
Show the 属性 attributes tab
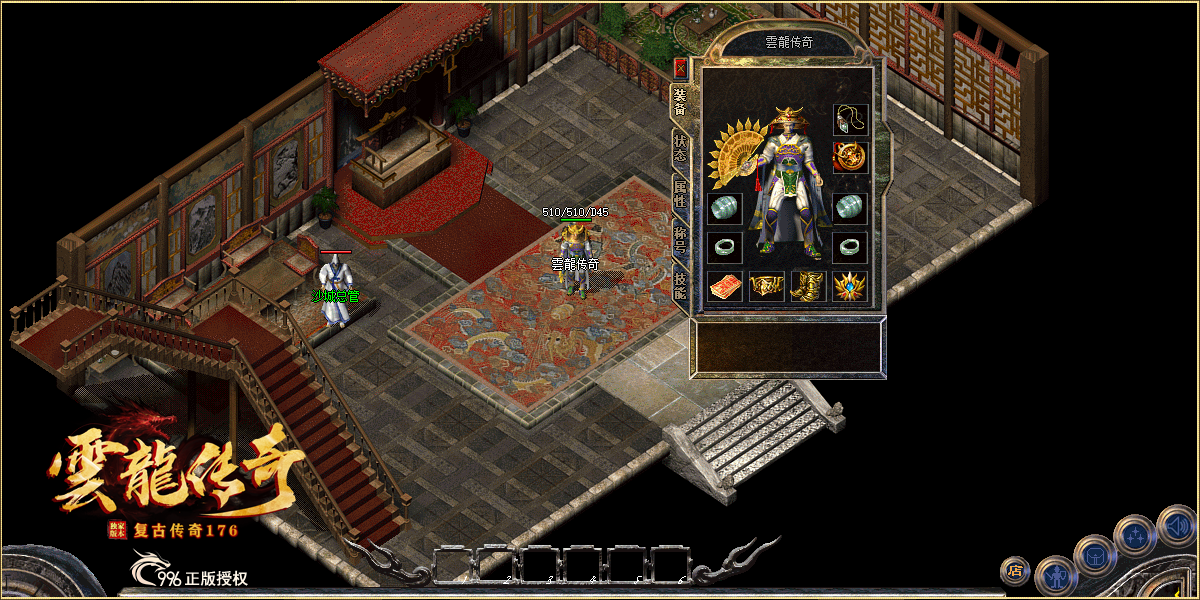(x=680, y=194)
